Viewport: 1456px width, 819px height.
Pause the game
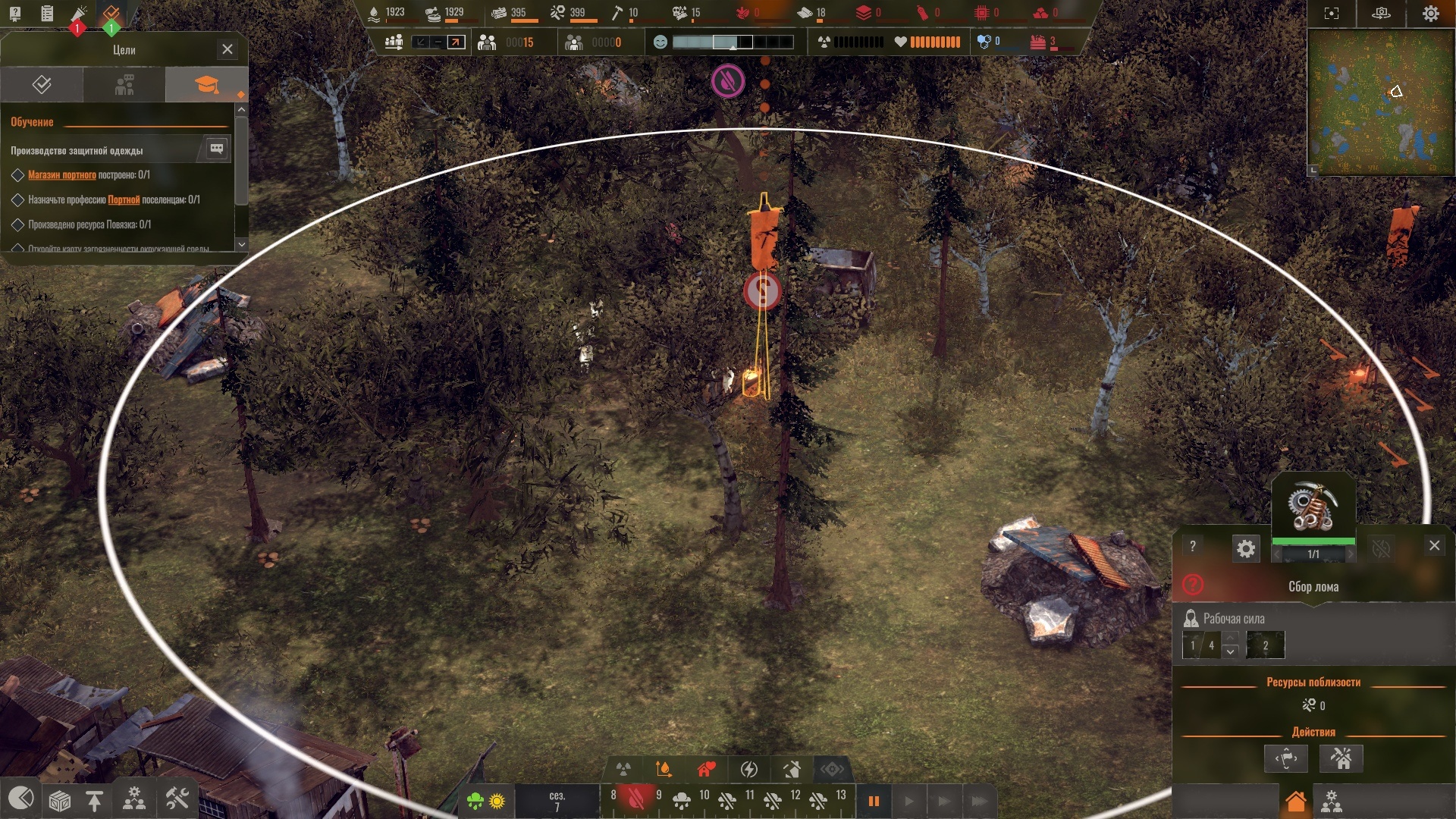click(x=874, y=801)
